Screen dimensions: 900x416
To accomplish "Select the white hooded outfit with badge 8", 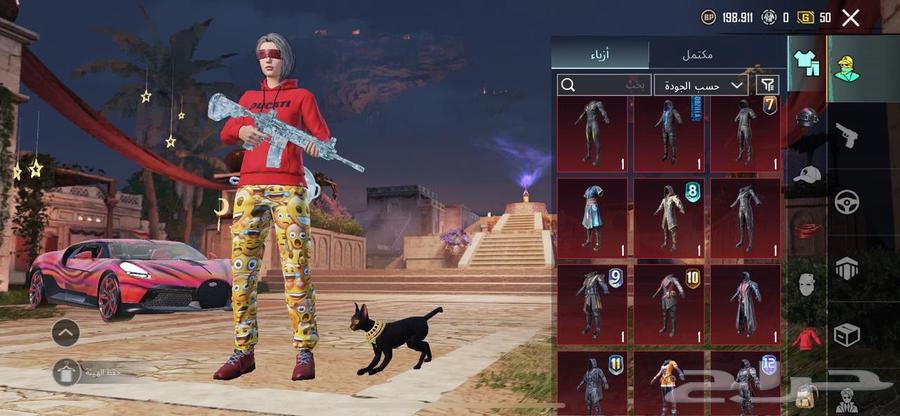I will [668, 217].
